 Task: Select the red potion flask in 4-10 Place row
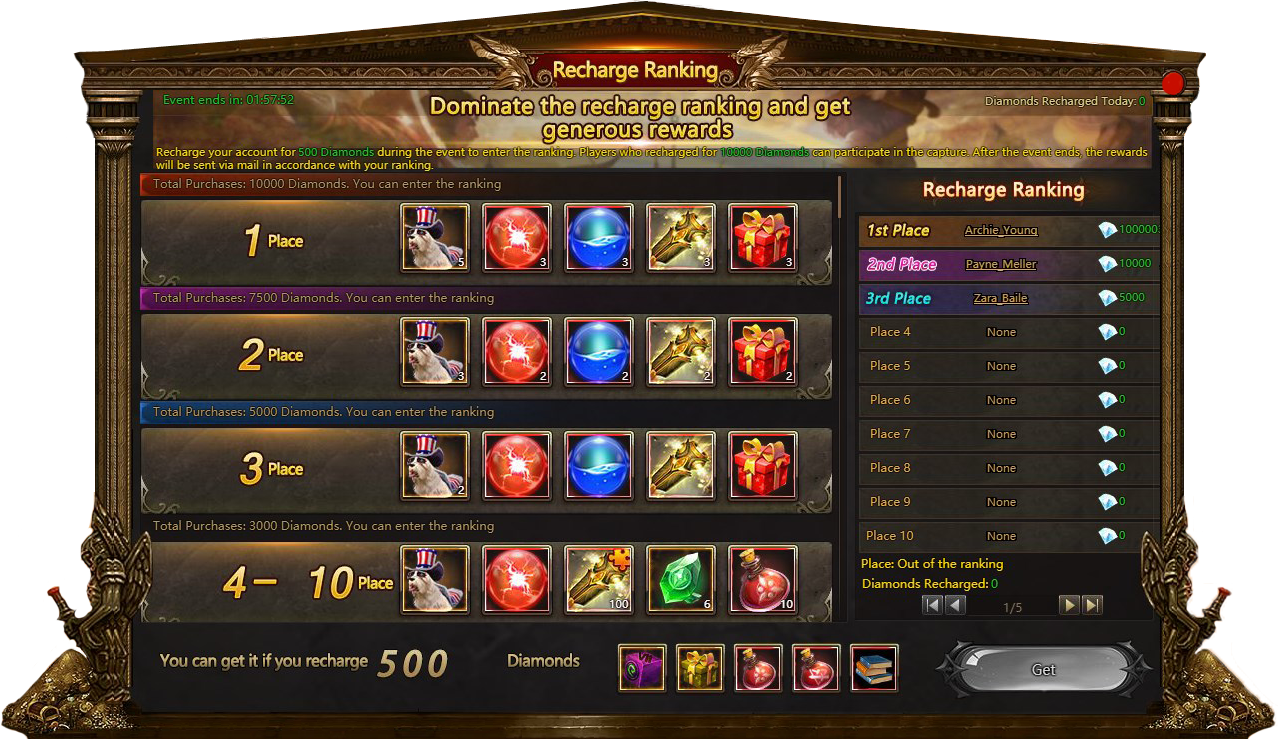(763, 580)
